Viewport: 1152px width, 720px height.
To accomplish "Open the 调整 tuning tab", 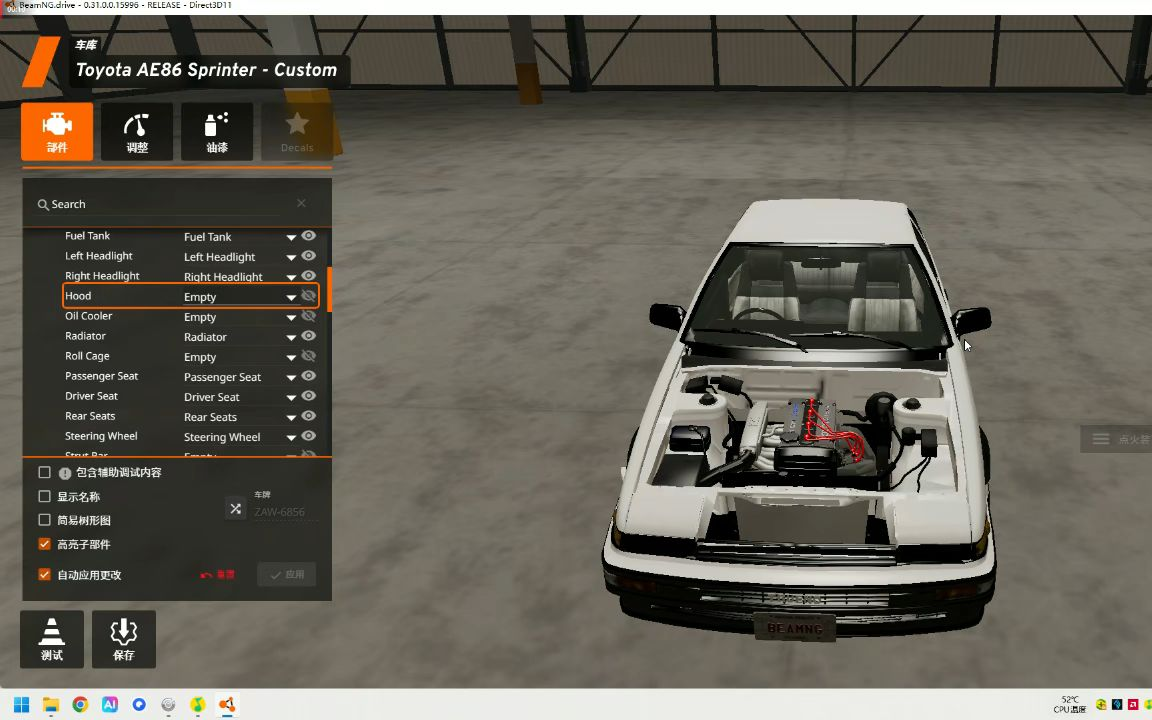I will tap(137, 132).
